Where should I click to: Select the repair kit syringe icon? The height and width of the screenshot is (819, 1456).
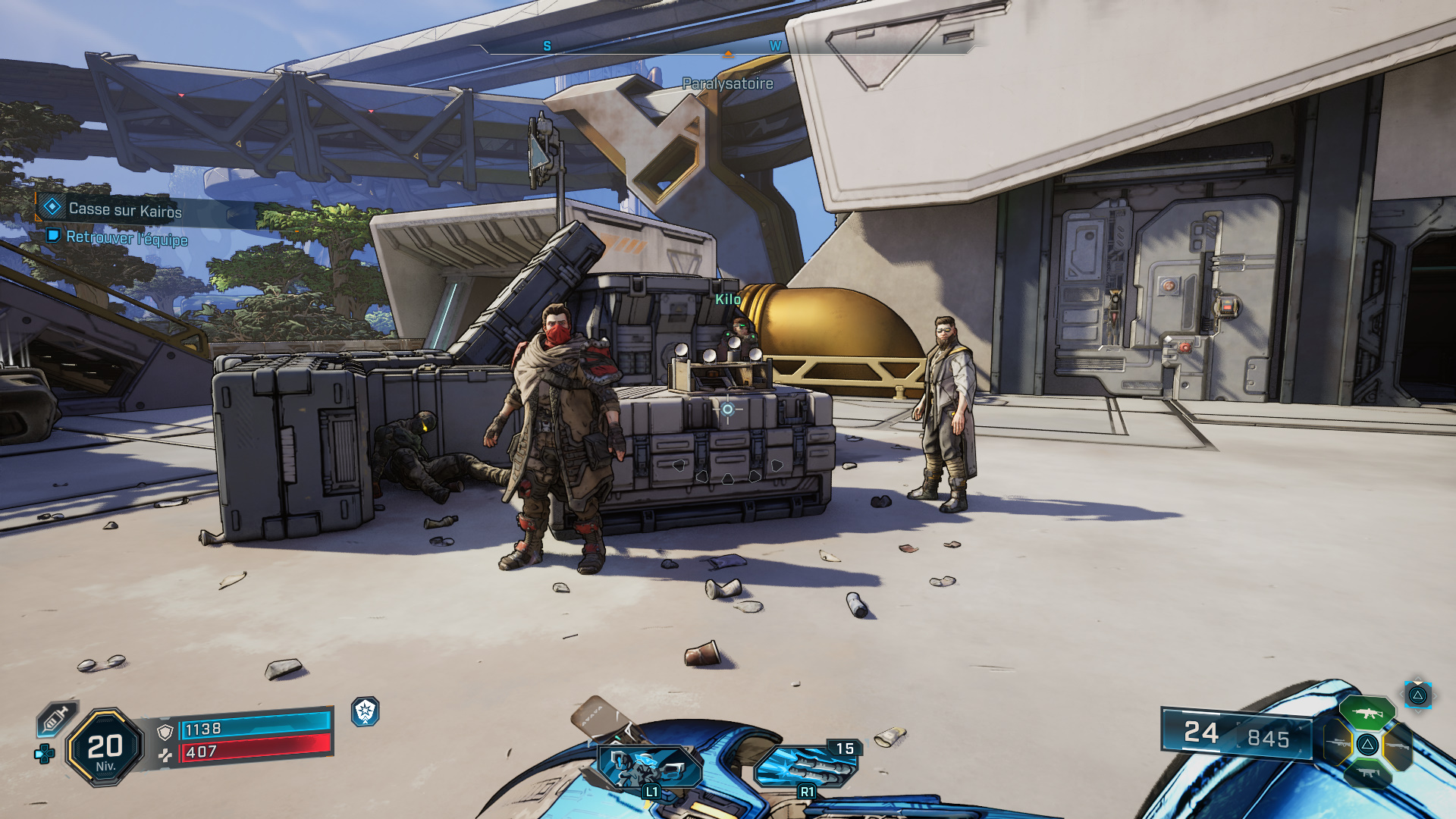coord(56,717)
